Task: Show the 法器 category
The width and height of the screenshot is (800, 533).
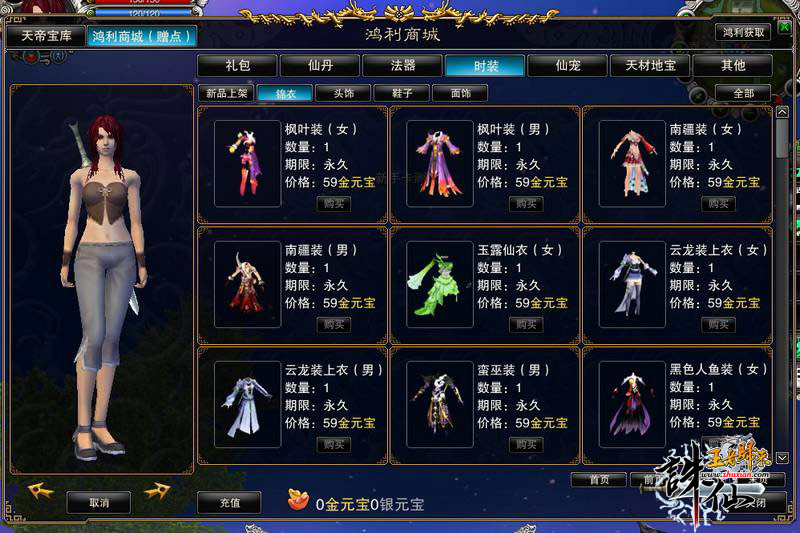Action: click(403, 66)
